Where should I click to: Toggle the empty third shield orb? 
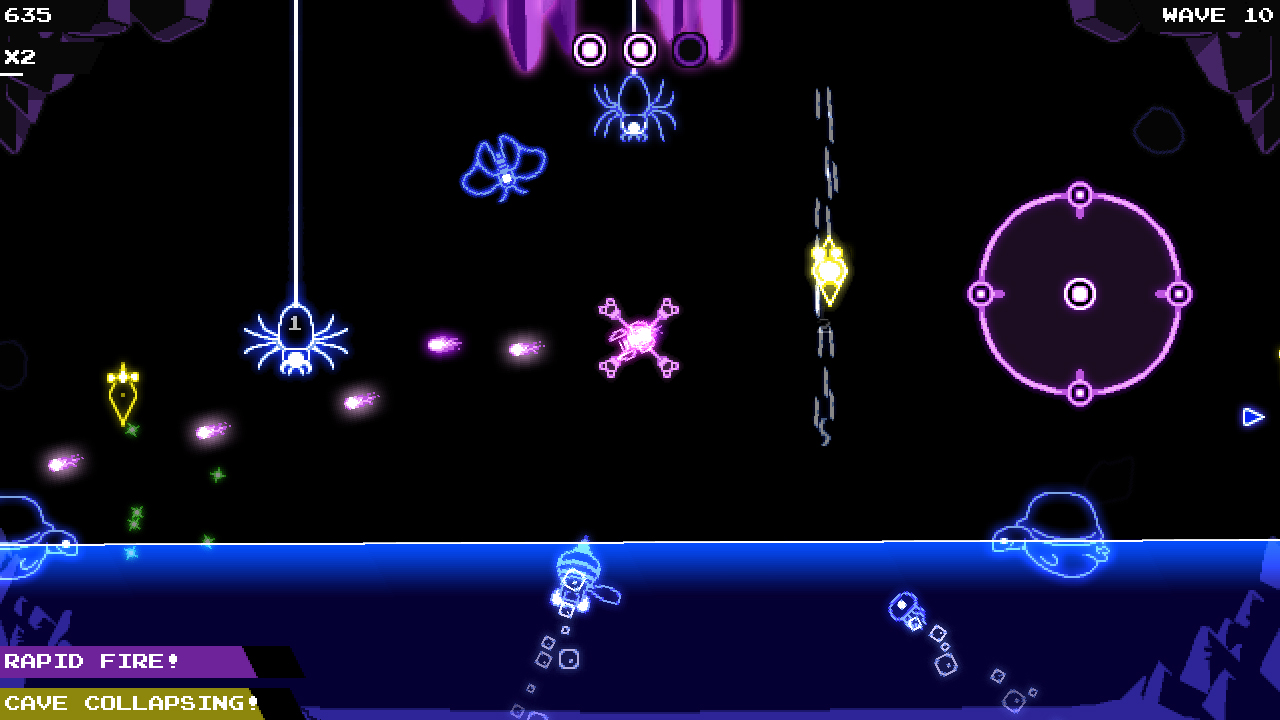[692, 49]
